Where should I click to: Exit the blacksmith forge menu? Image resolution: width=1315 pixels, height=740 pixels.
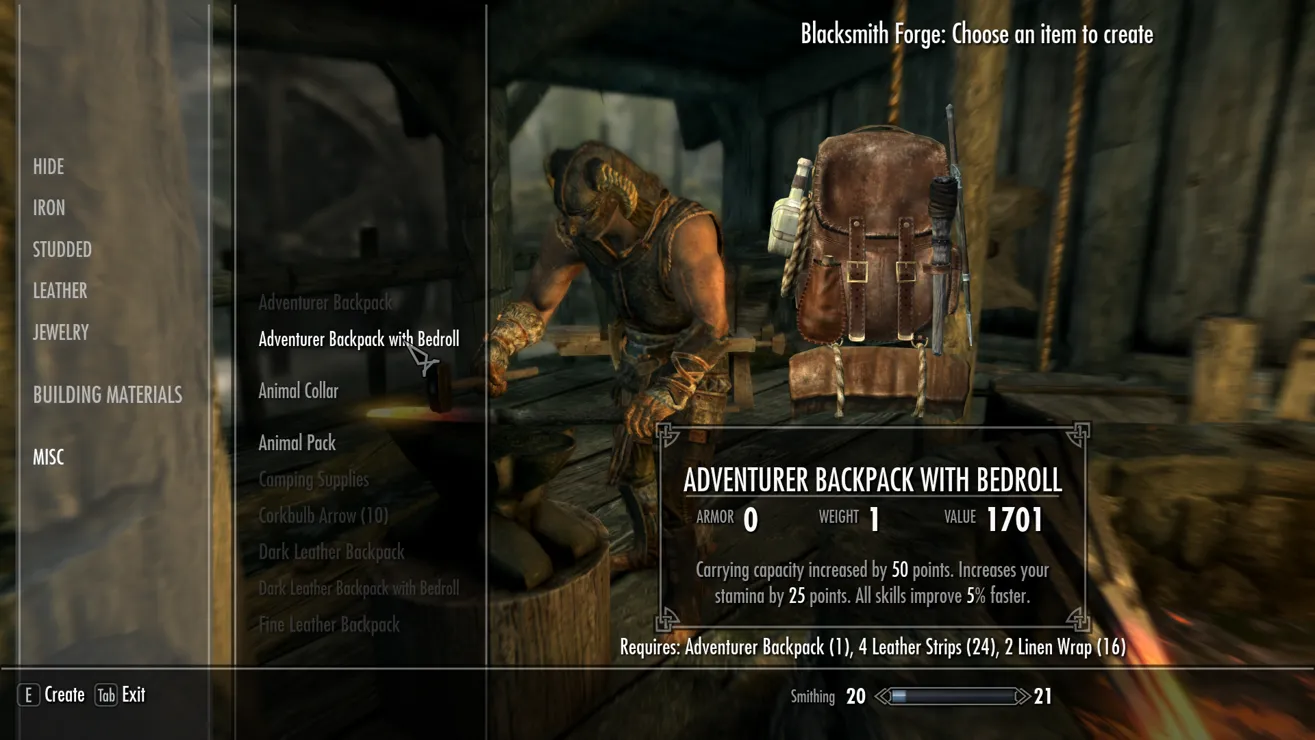click(x=120, y=695)
